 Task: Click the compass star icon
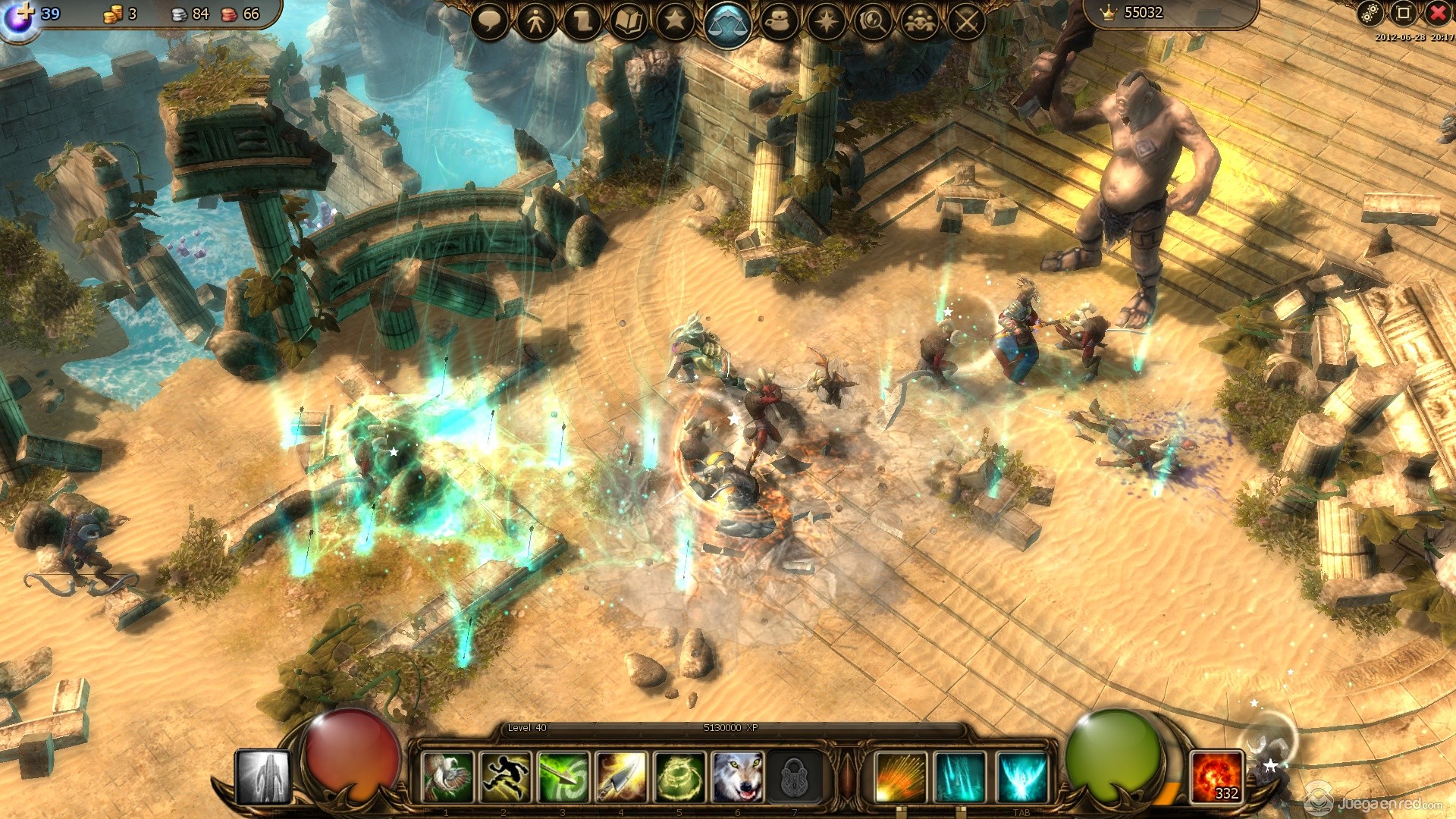coord(827,22)
